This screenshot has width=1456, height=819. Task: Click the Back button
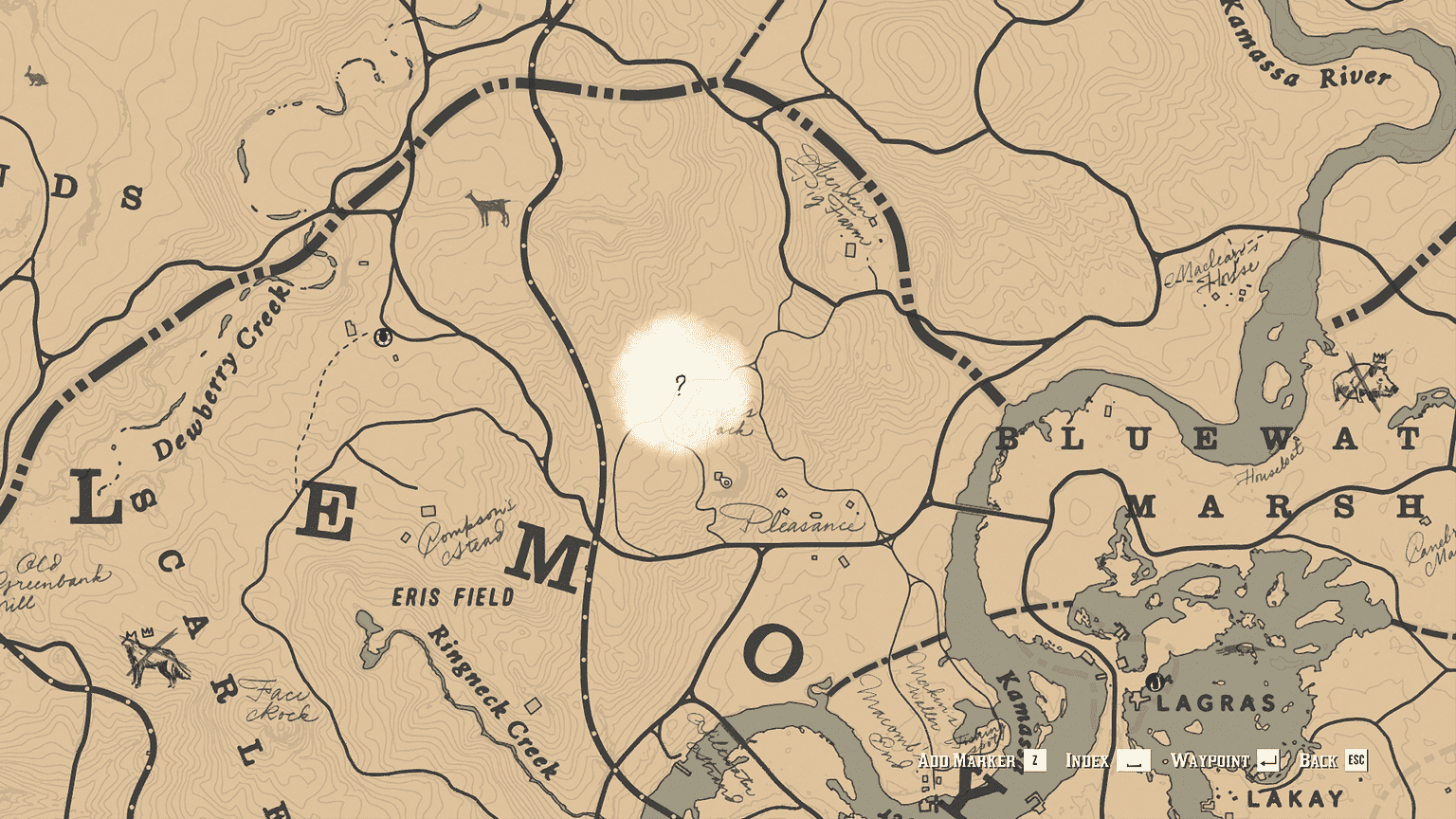[1320, 759]
